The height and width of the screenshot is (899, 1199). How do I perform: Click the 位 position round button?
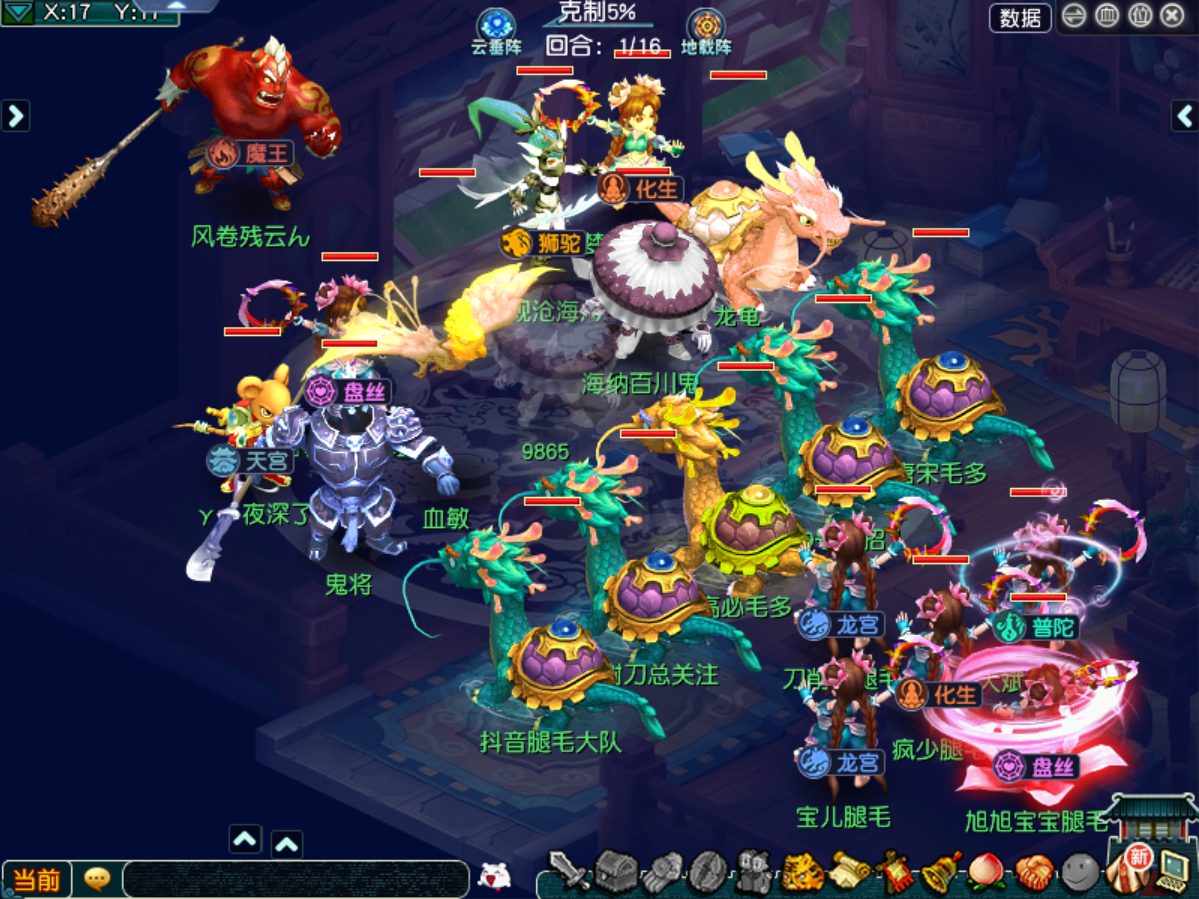[x=1140, y=17]
